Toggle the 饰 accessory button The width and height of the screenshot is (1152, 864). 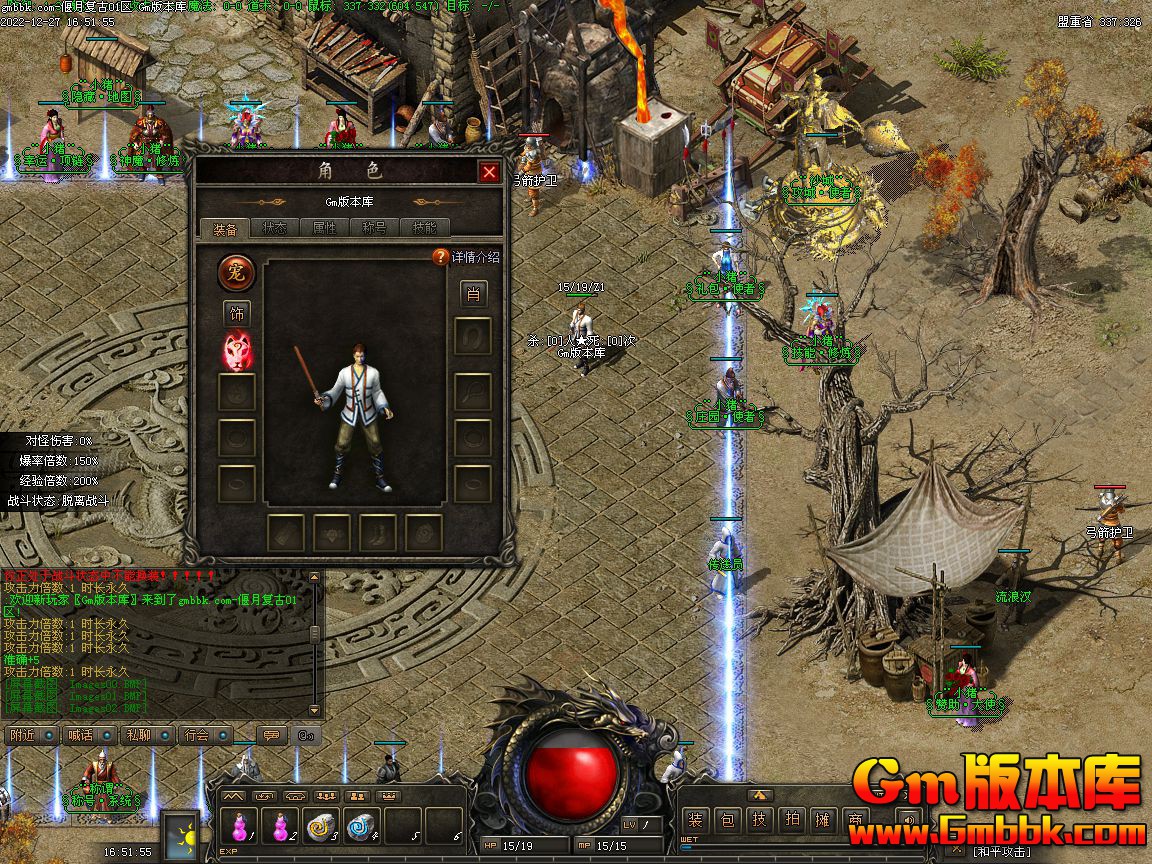click(x=237, y=313)
